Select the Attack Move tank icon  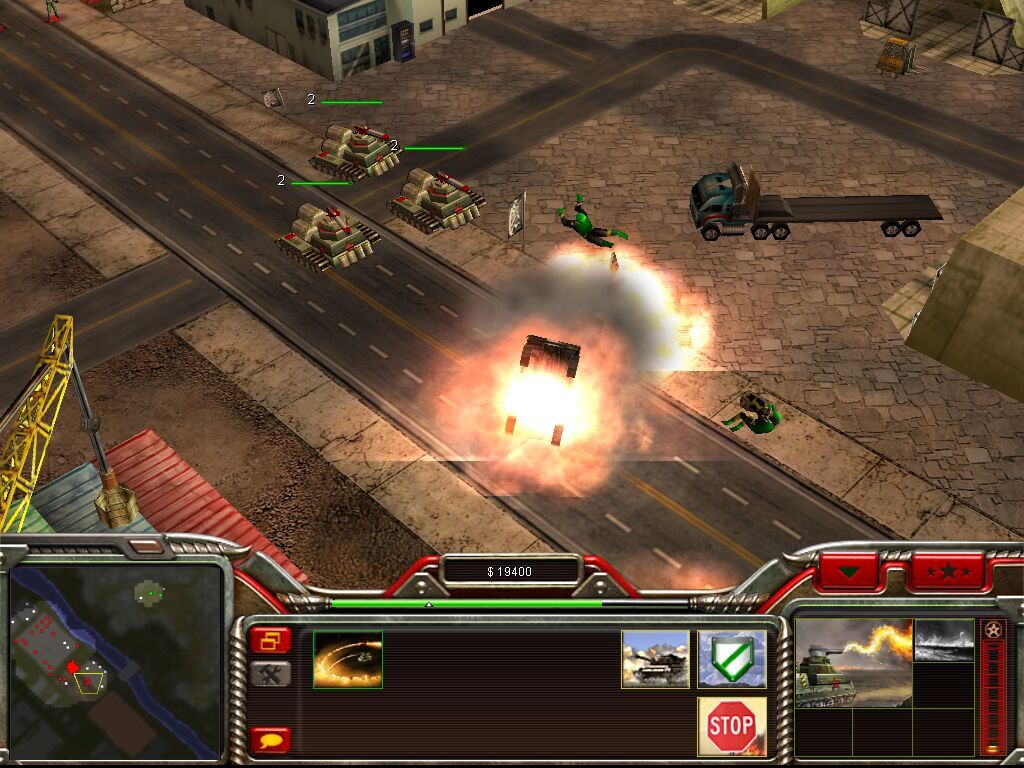pos(655,659)
